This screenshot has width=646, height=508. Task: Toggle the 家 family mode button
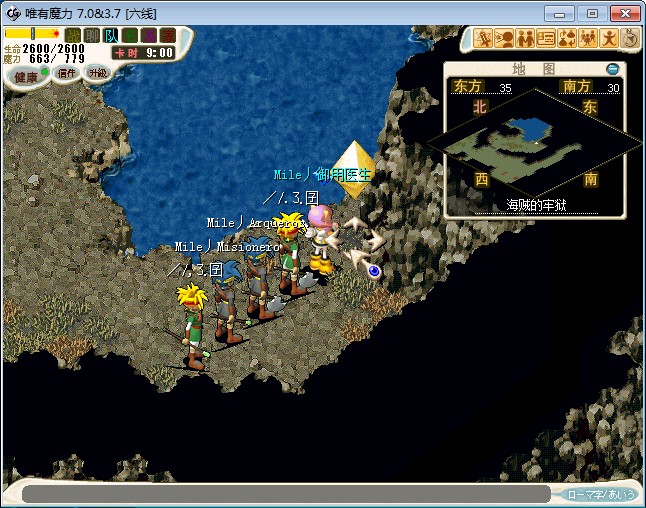tap(166, 35)
